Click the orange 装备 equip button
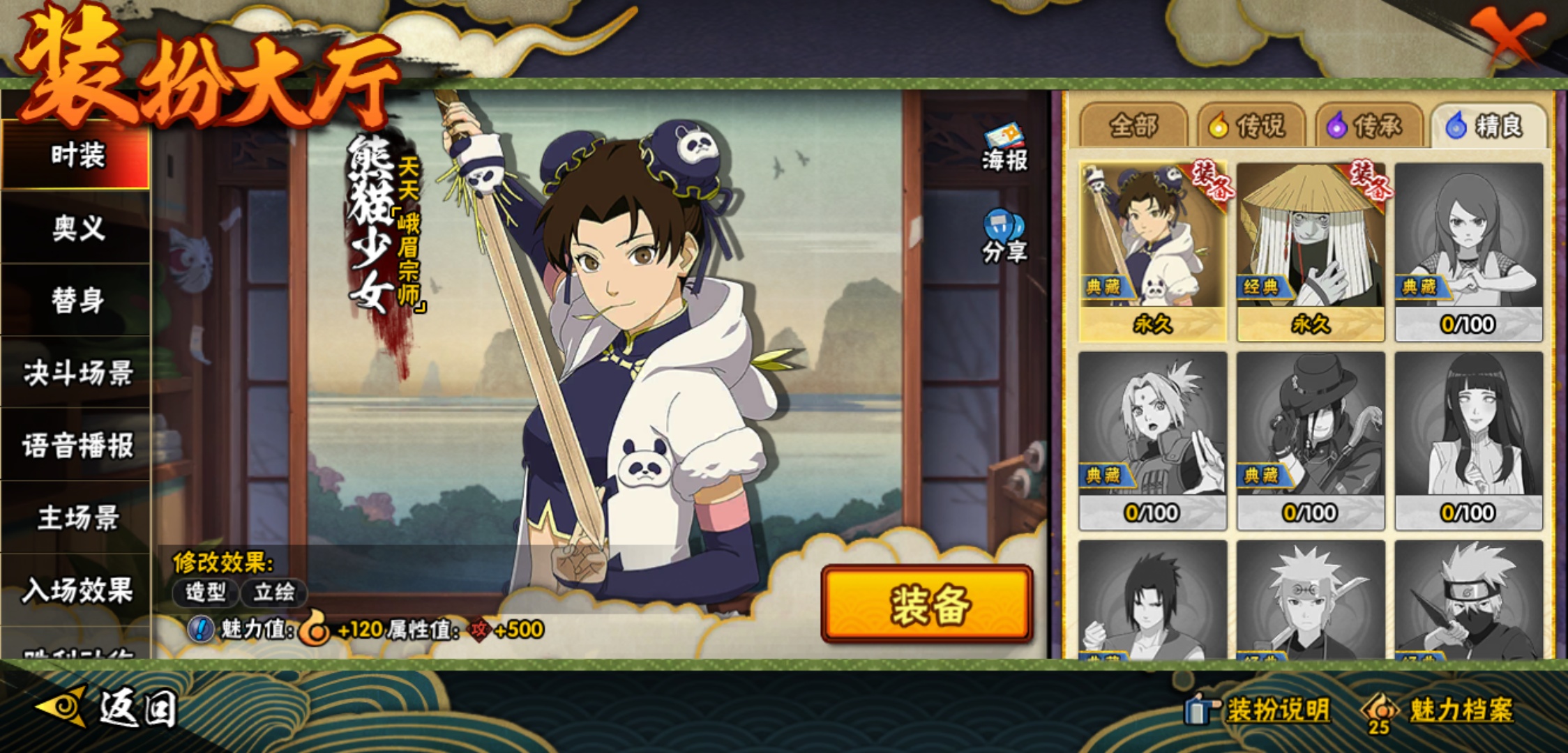The image size is (1568, 753). (928, 604)
